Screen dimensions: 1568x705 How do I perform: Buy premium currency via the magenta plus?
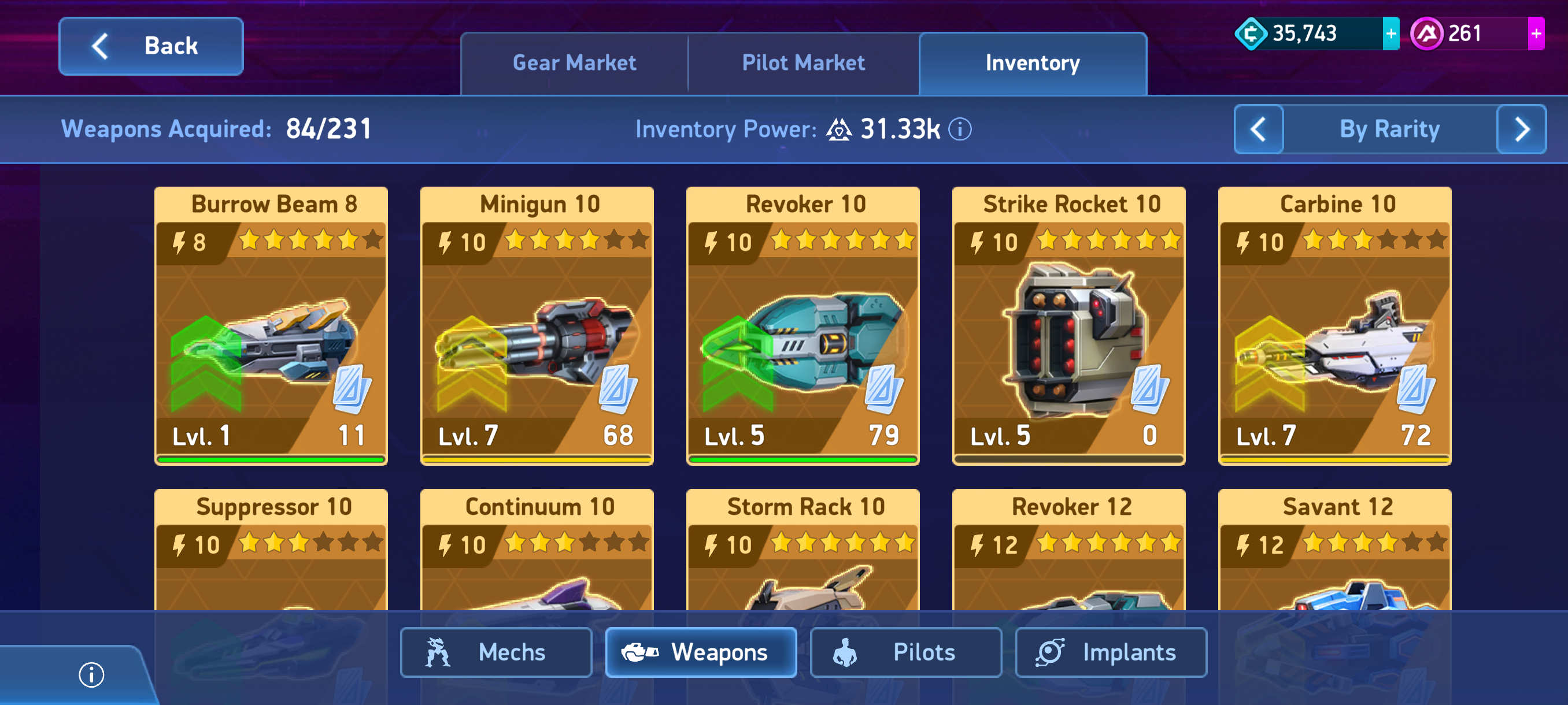pos(1535,34)
